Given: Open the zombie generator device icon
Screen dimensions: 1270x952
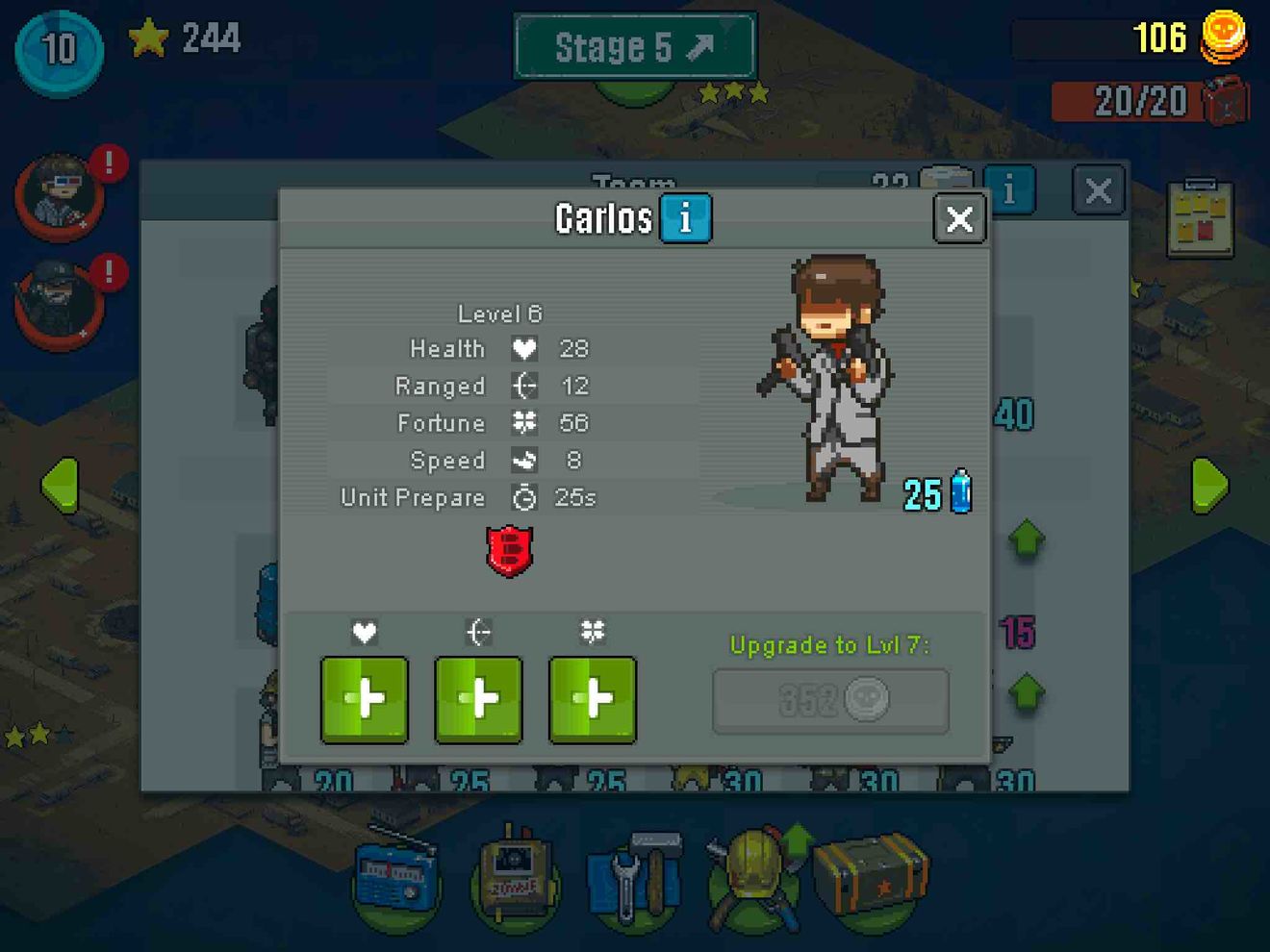Looking at the screenshot, I should [515, 877].
